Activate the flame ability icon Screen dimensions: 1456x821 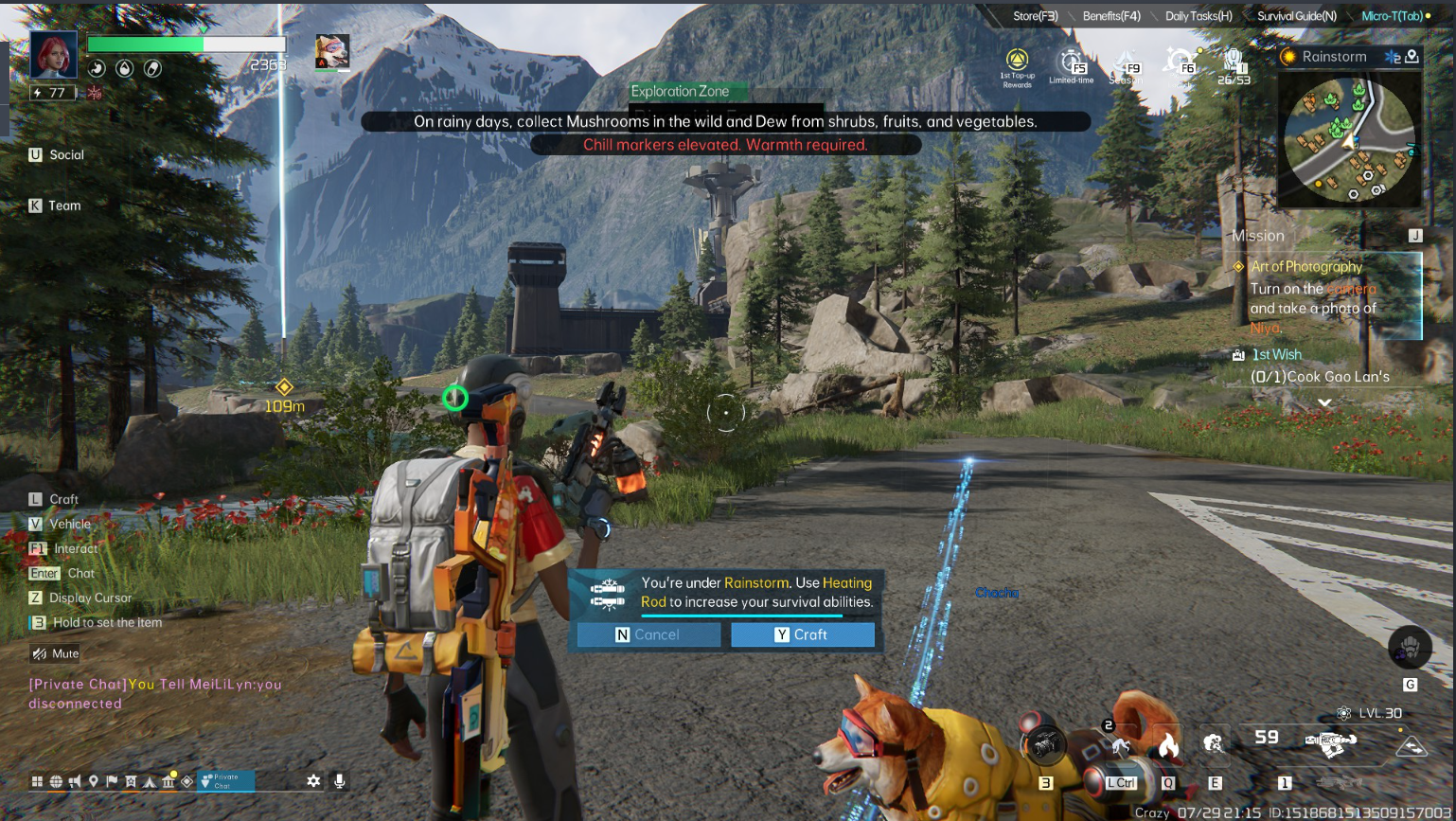point(1168,745)
